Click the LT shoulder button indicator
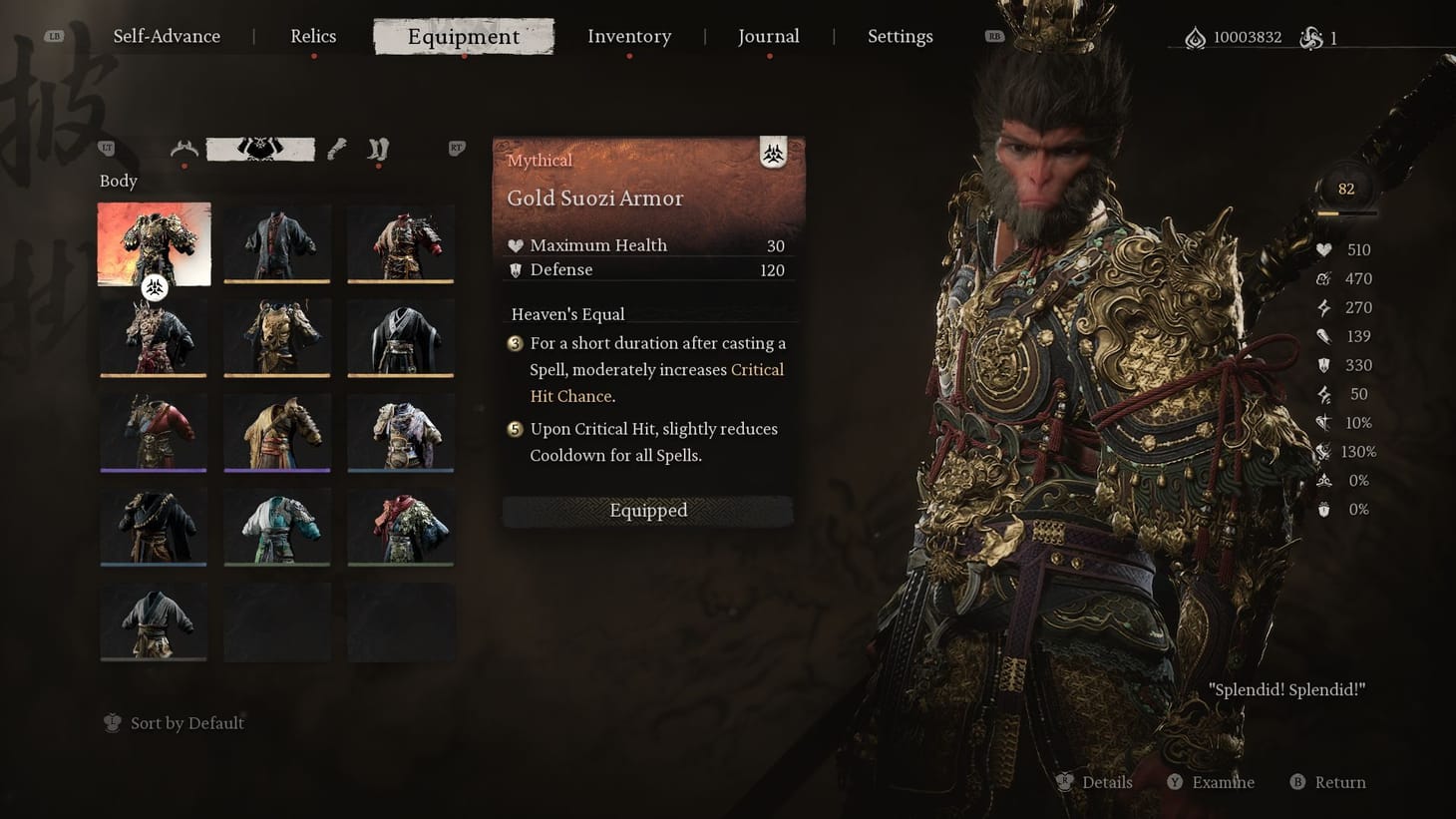The height and width of the screenshot is (819, 1456). point(105,147)
